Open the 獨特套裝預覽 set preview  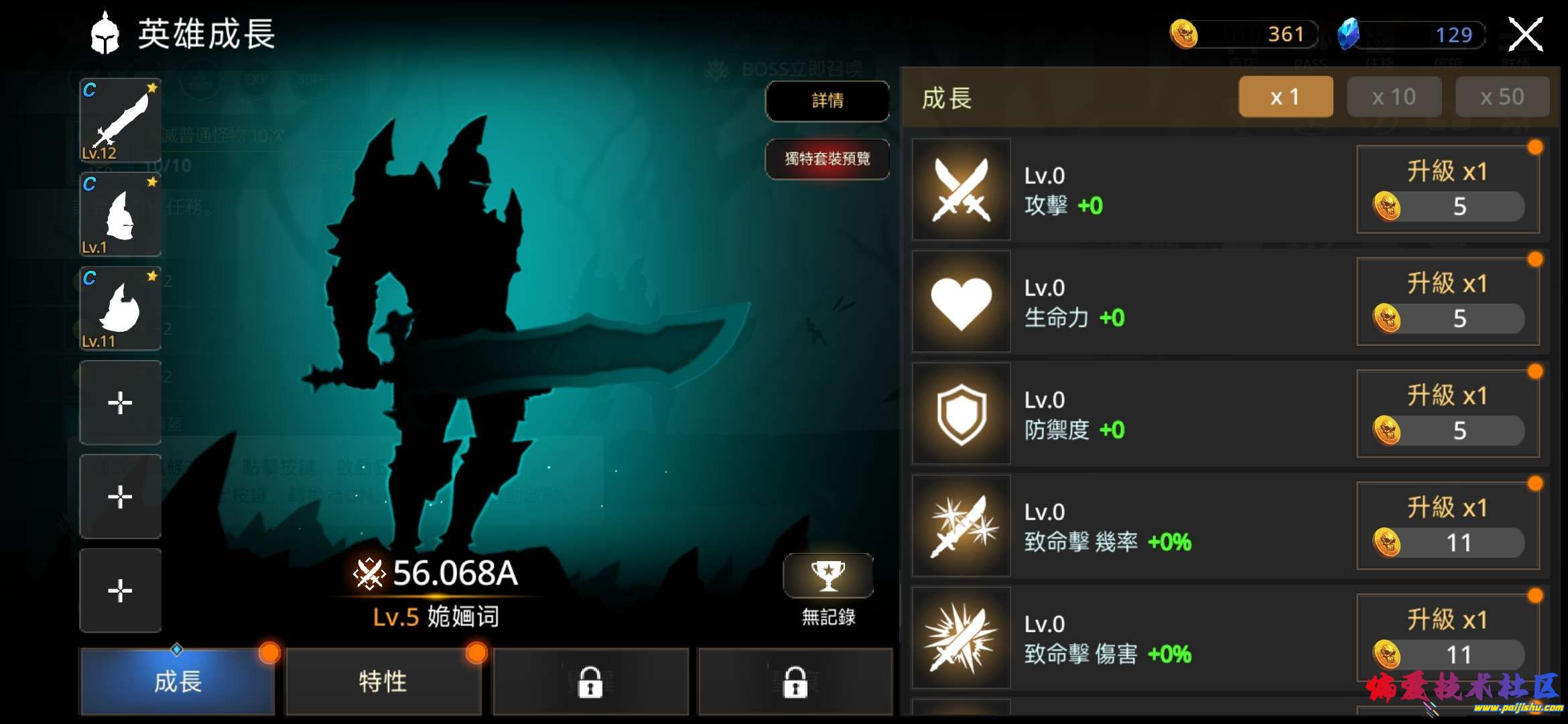pos(828,159)
